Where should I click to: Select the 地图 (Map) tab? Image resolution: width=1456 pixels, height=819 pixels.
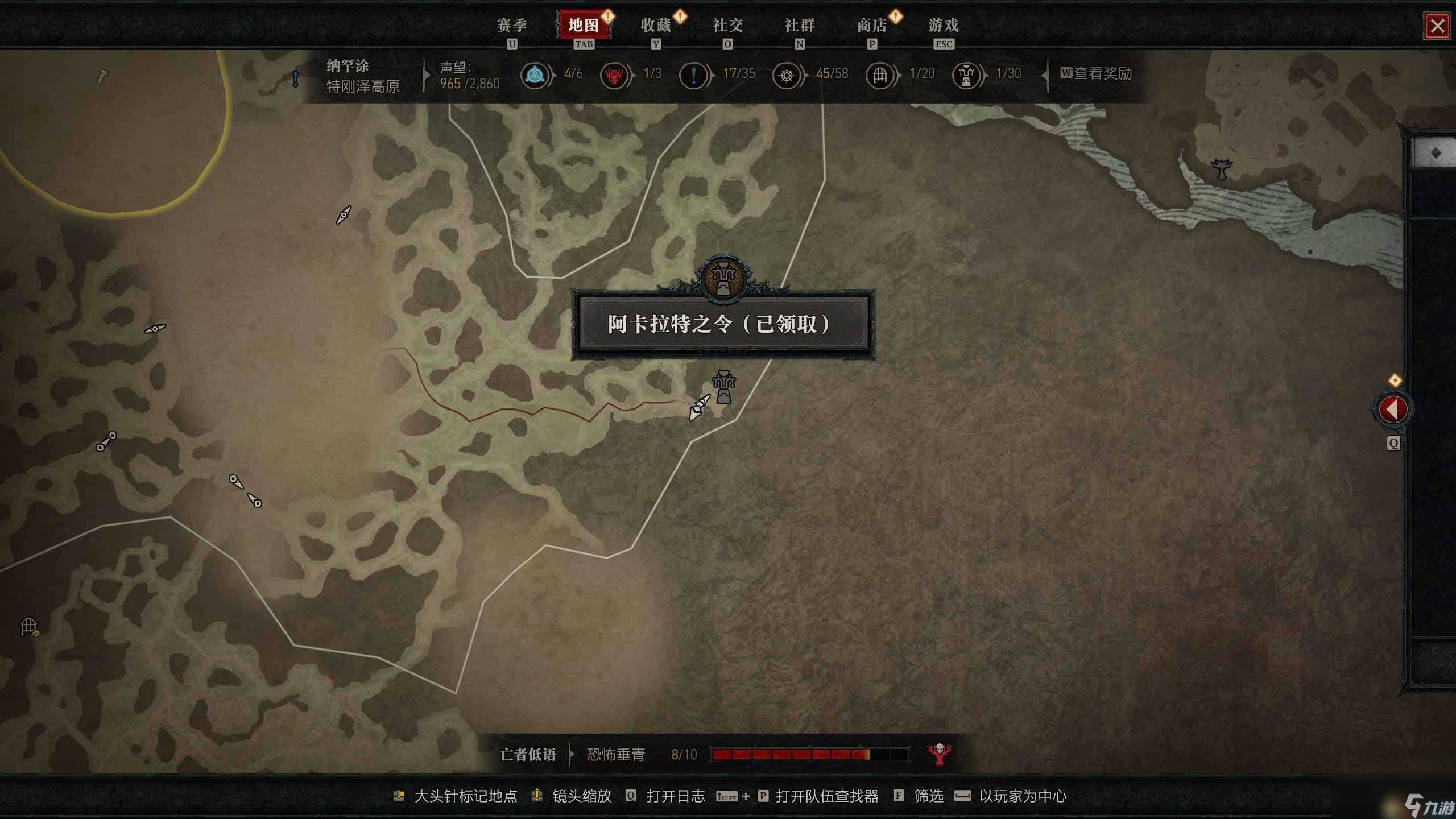pos(584,26)
